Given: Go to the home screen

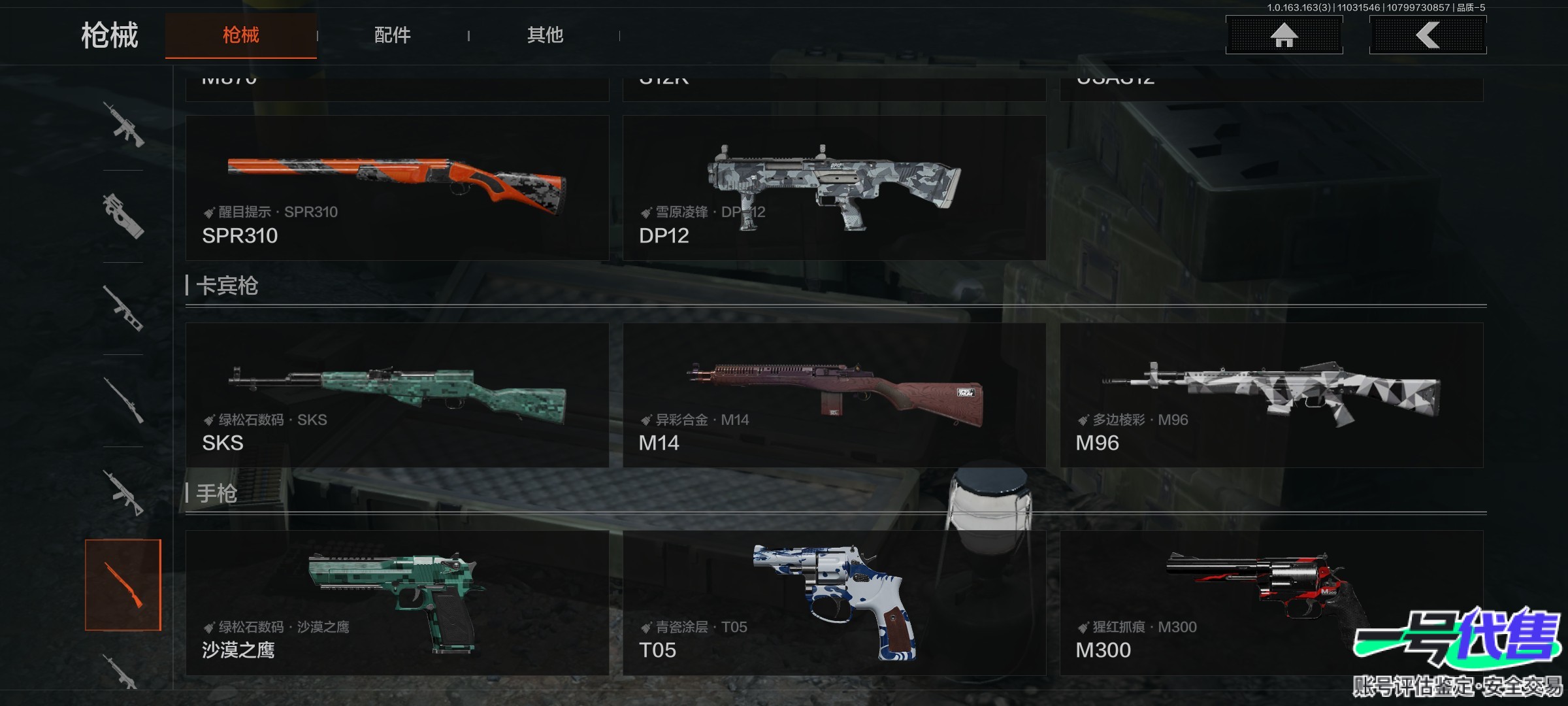Looking at the screenshot, I should tap(1284, 35).
